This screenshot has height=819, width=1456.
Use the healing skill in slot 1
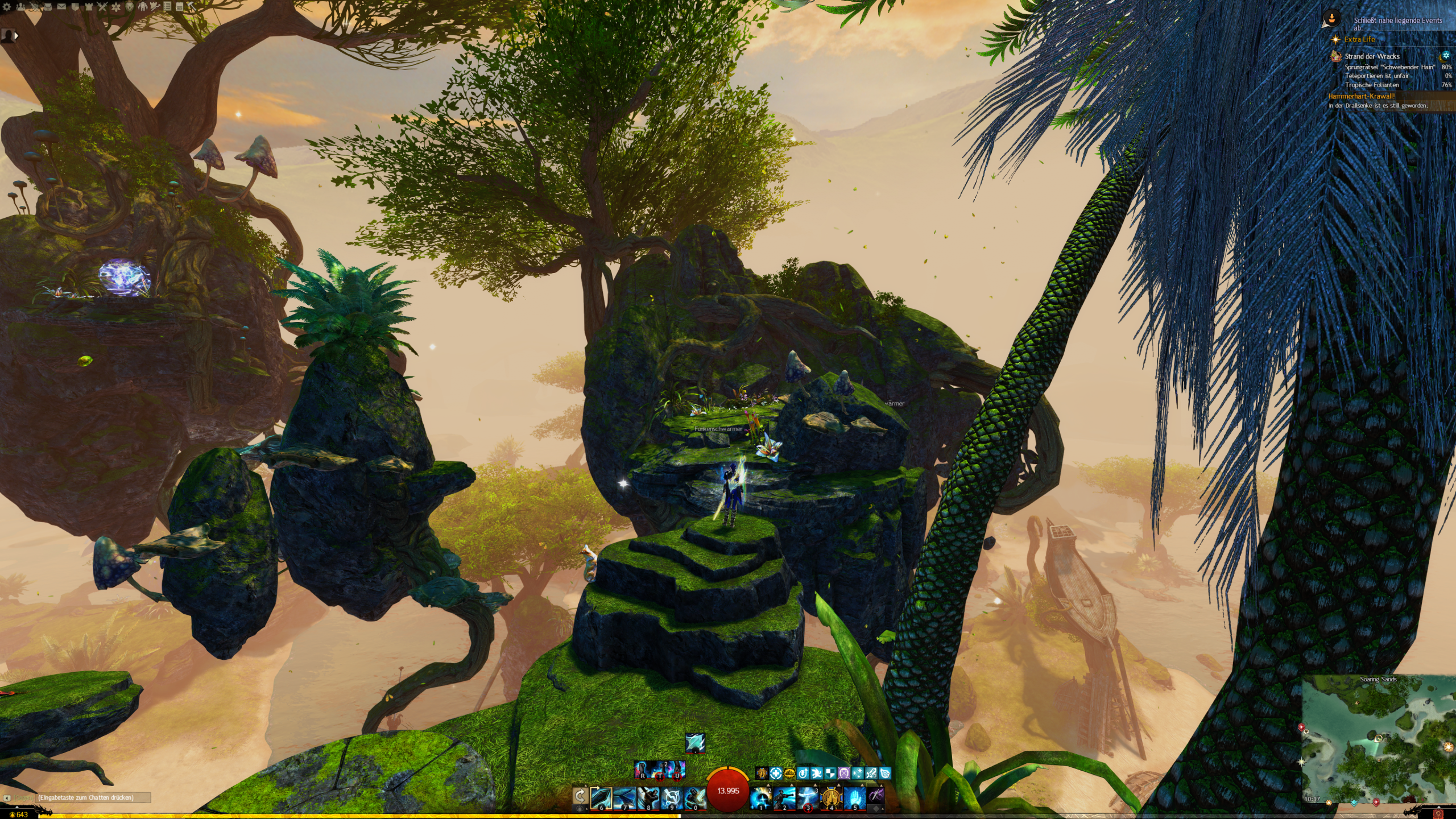coord(760,798)
